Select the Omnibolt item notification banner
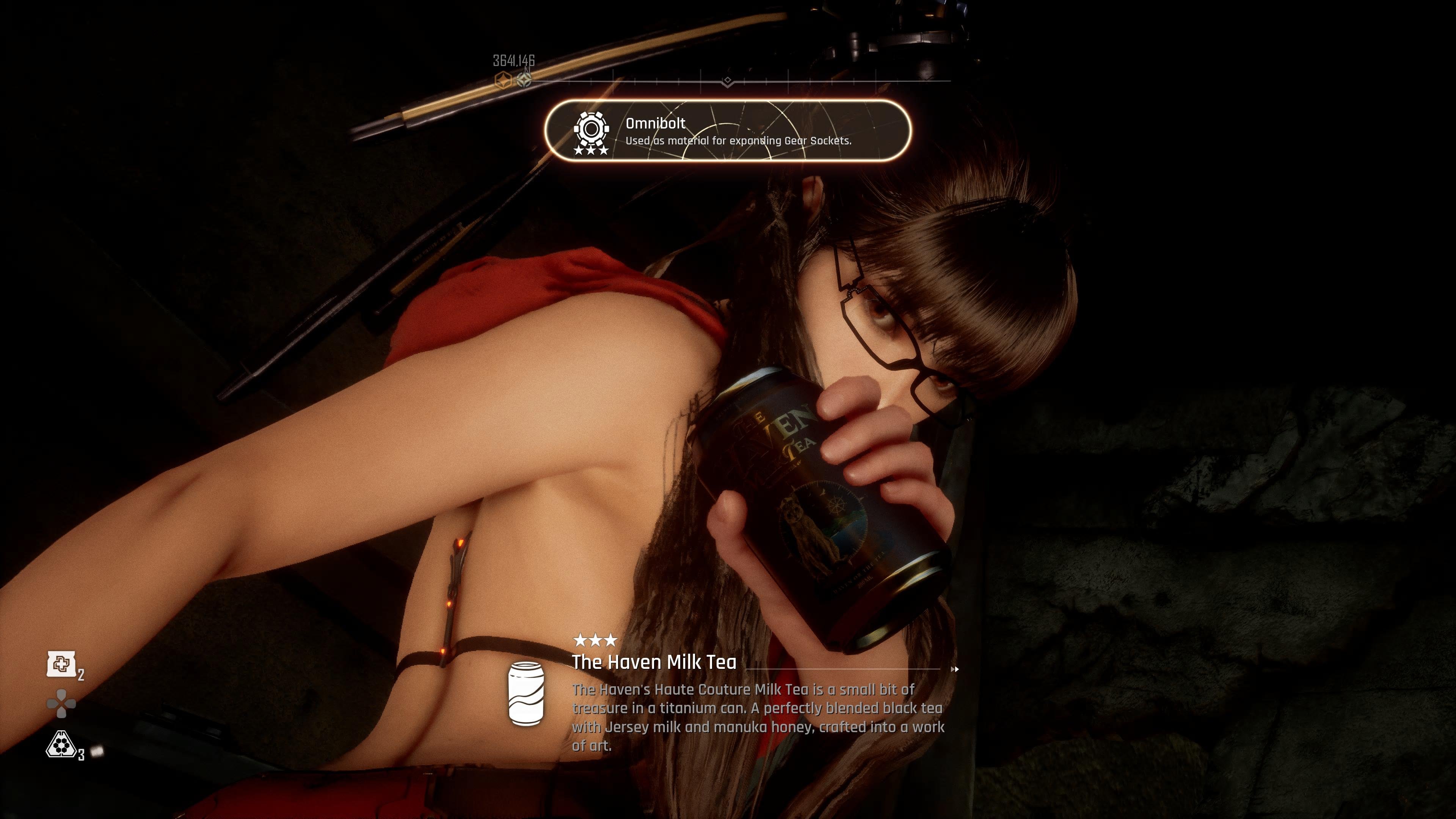The image size is (1456, 819). tap(728, 130)
